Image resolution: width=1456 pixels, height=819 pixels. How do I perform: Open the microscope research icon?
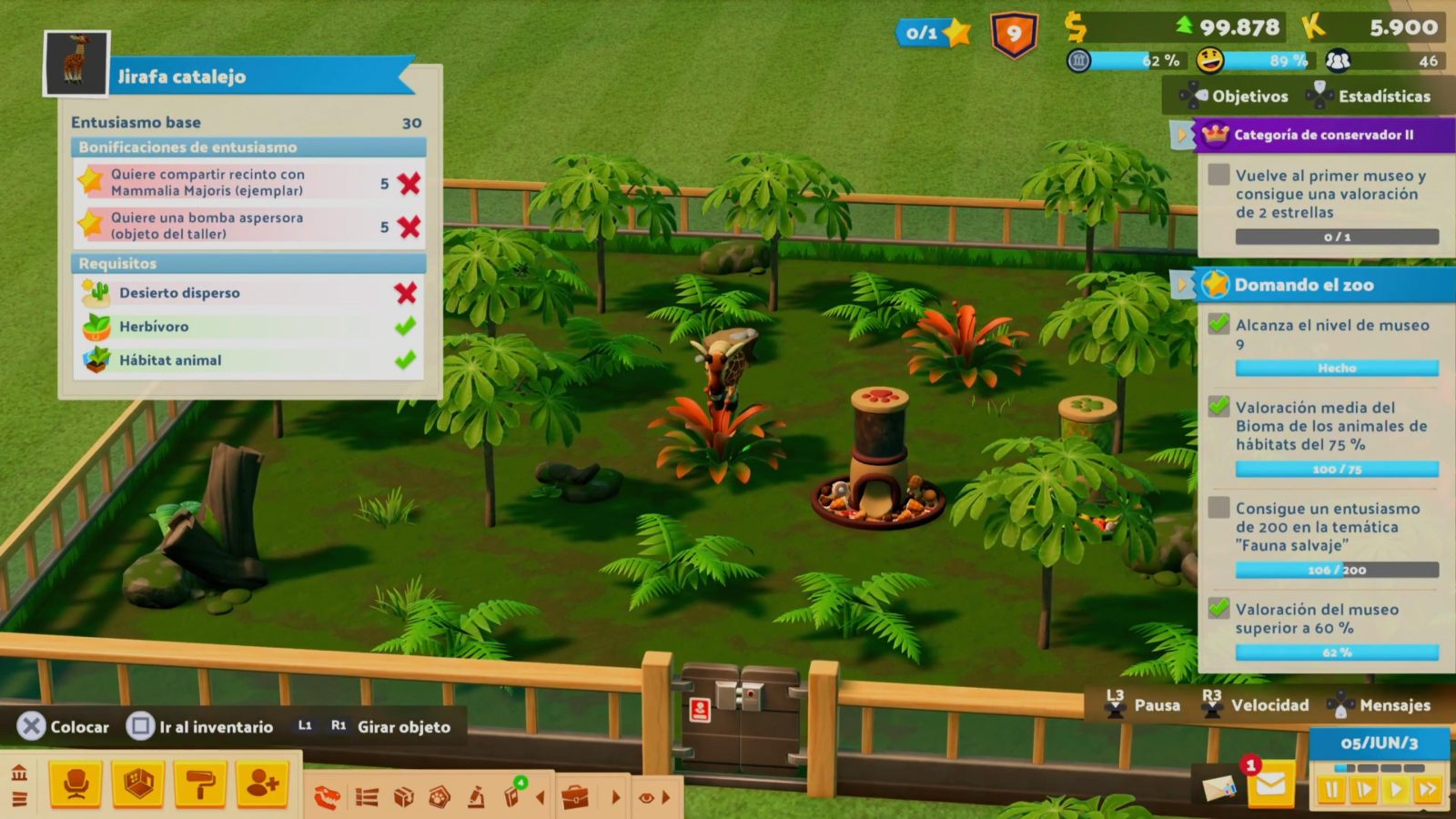476,798
